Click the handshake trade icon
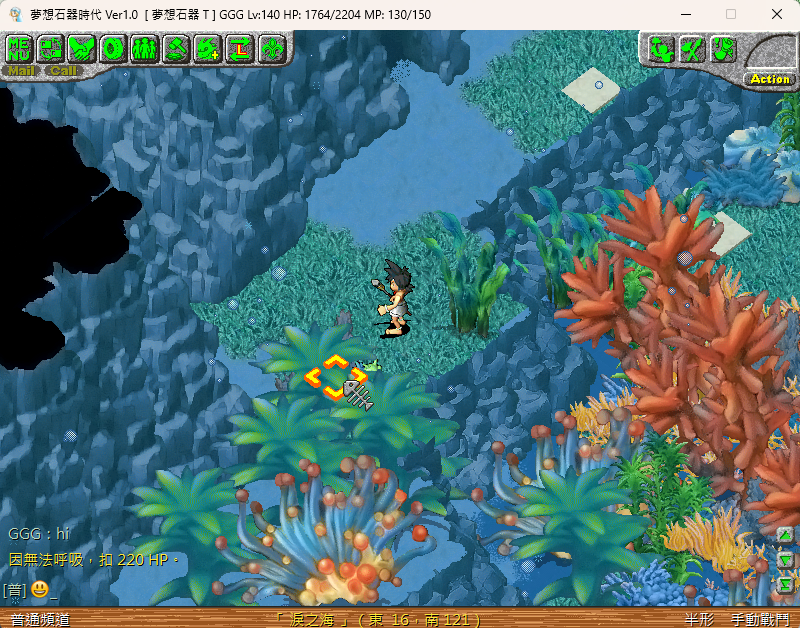Image resolution: width=800 pixels, height=628 pixels. pos(82,47)
